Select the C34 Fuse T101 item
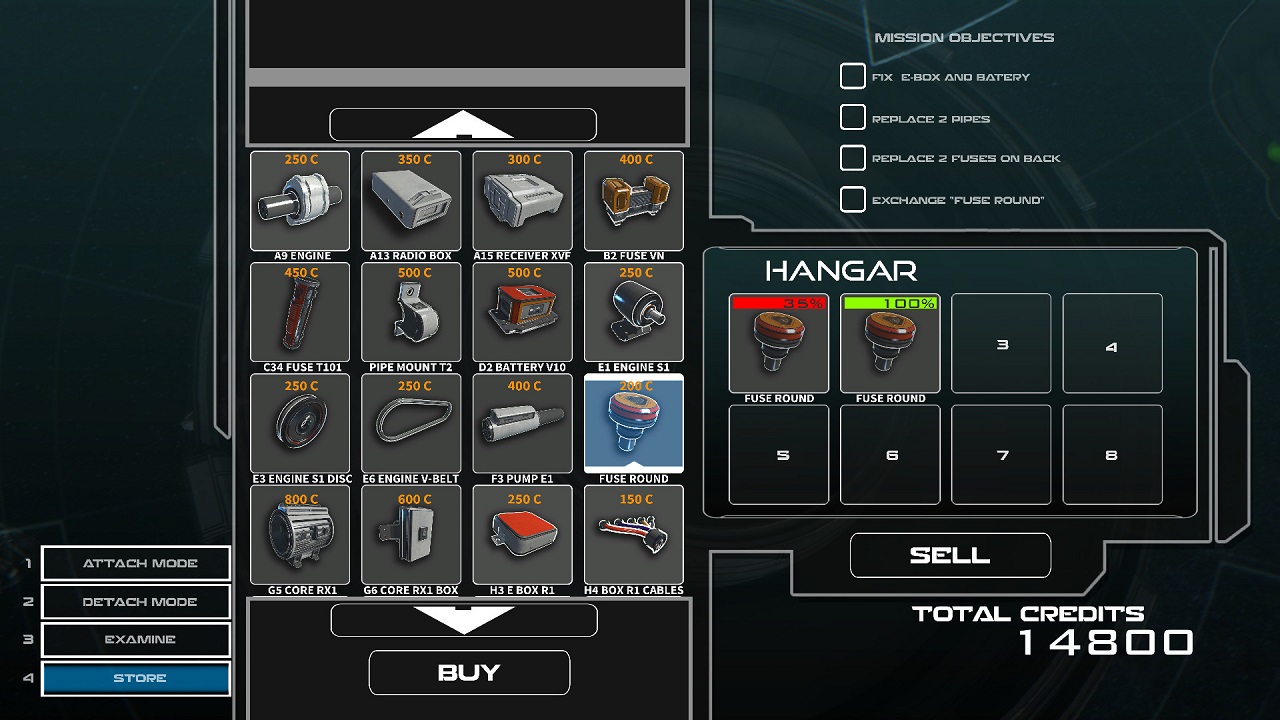This screenshot has width=1280, height=720. [x=300, y=312]
